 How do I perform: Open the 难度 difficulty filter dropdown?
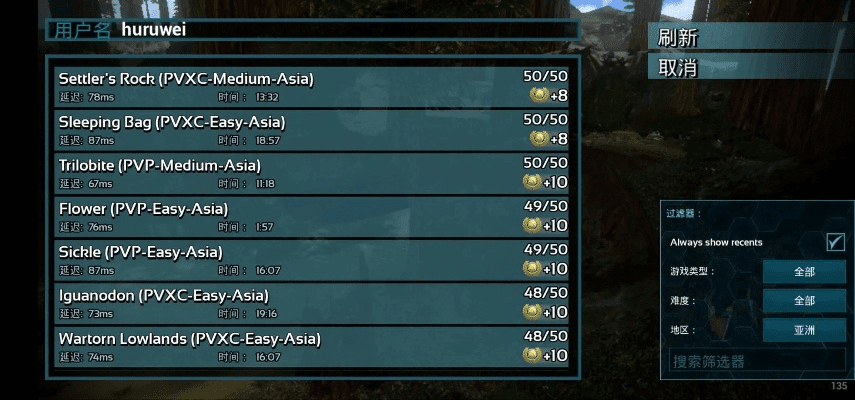[x=804, y=301]
